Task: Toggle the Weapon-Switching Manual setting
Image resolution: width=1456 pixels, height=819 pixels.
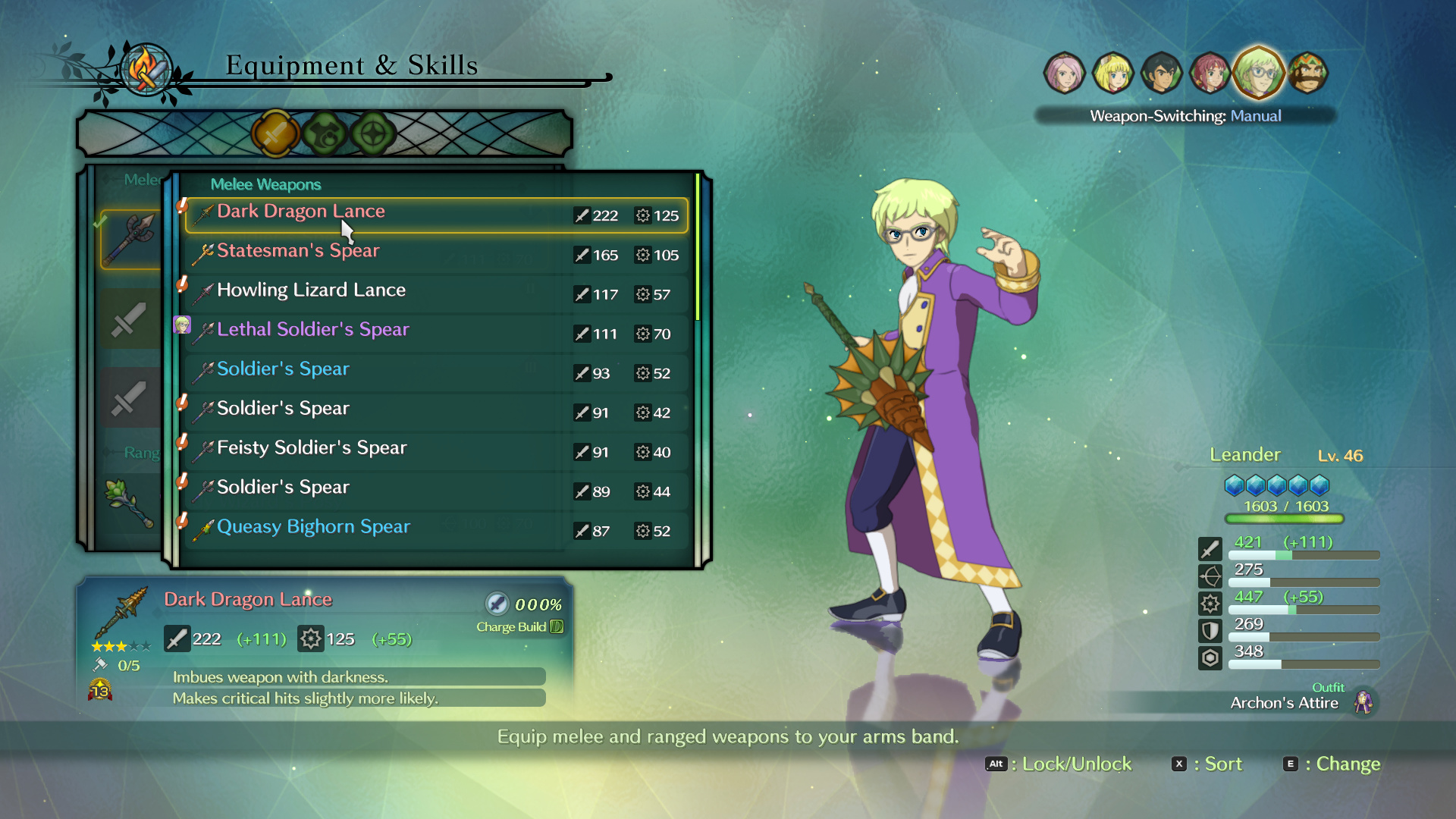Action: pyautogui.click(x=1185, y=116)
